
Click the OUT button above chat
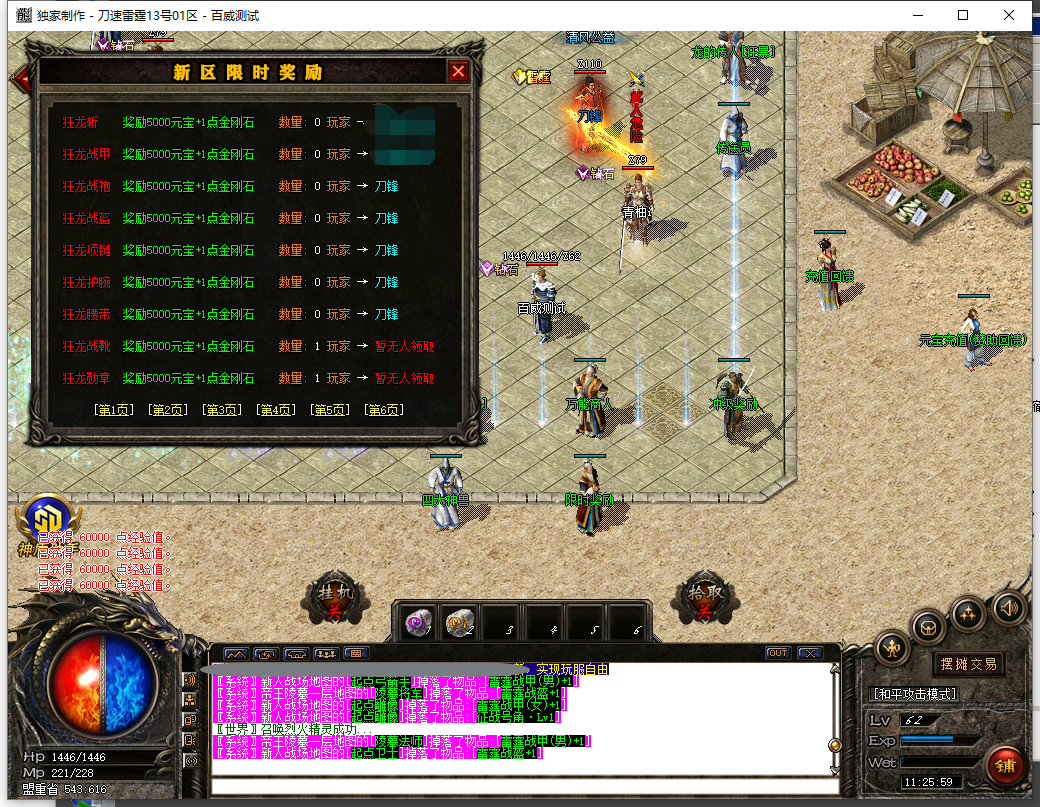tap(777, 653)
